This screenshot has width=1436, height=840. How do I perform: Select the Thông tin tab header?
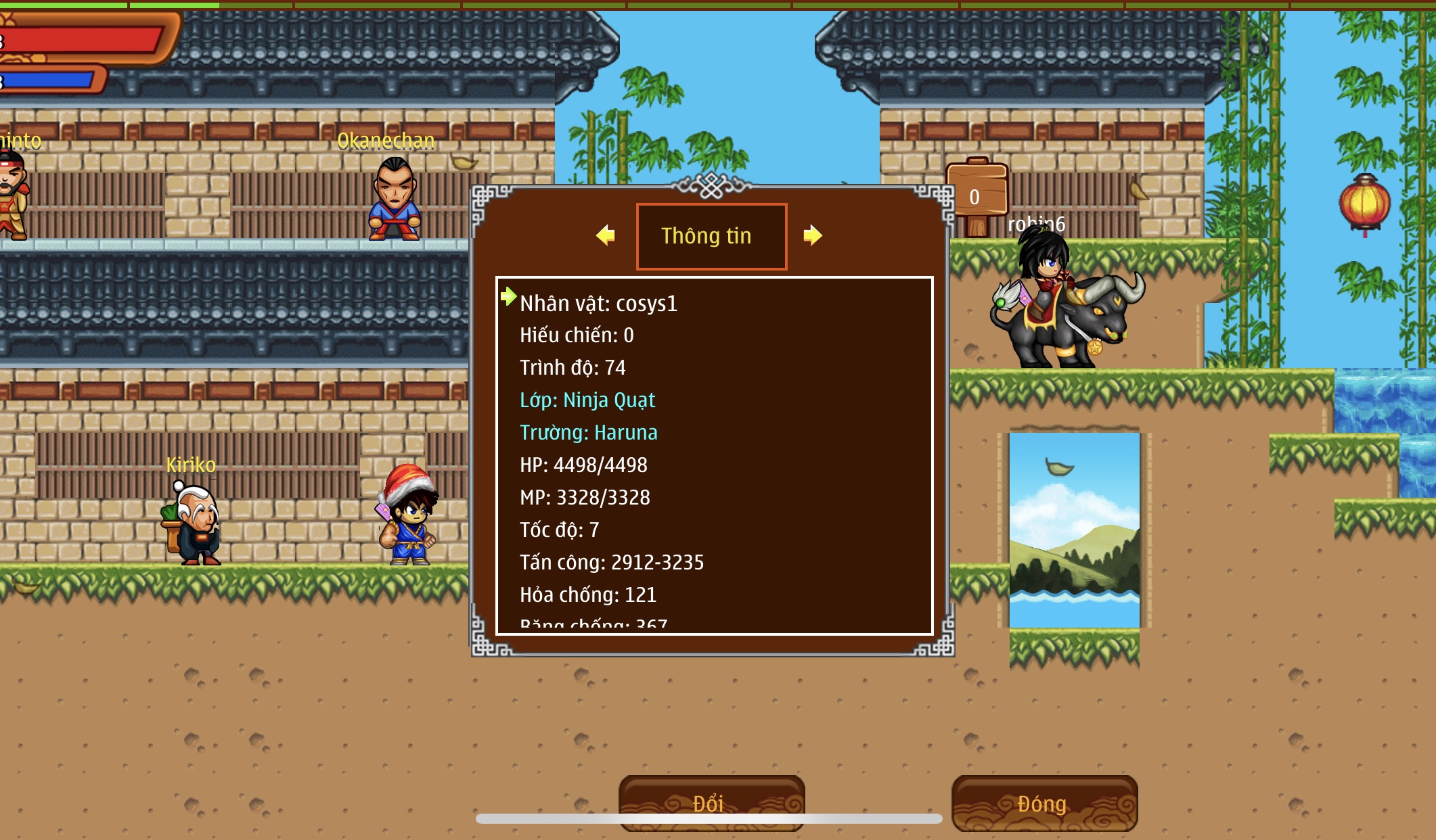click(711, 236)
